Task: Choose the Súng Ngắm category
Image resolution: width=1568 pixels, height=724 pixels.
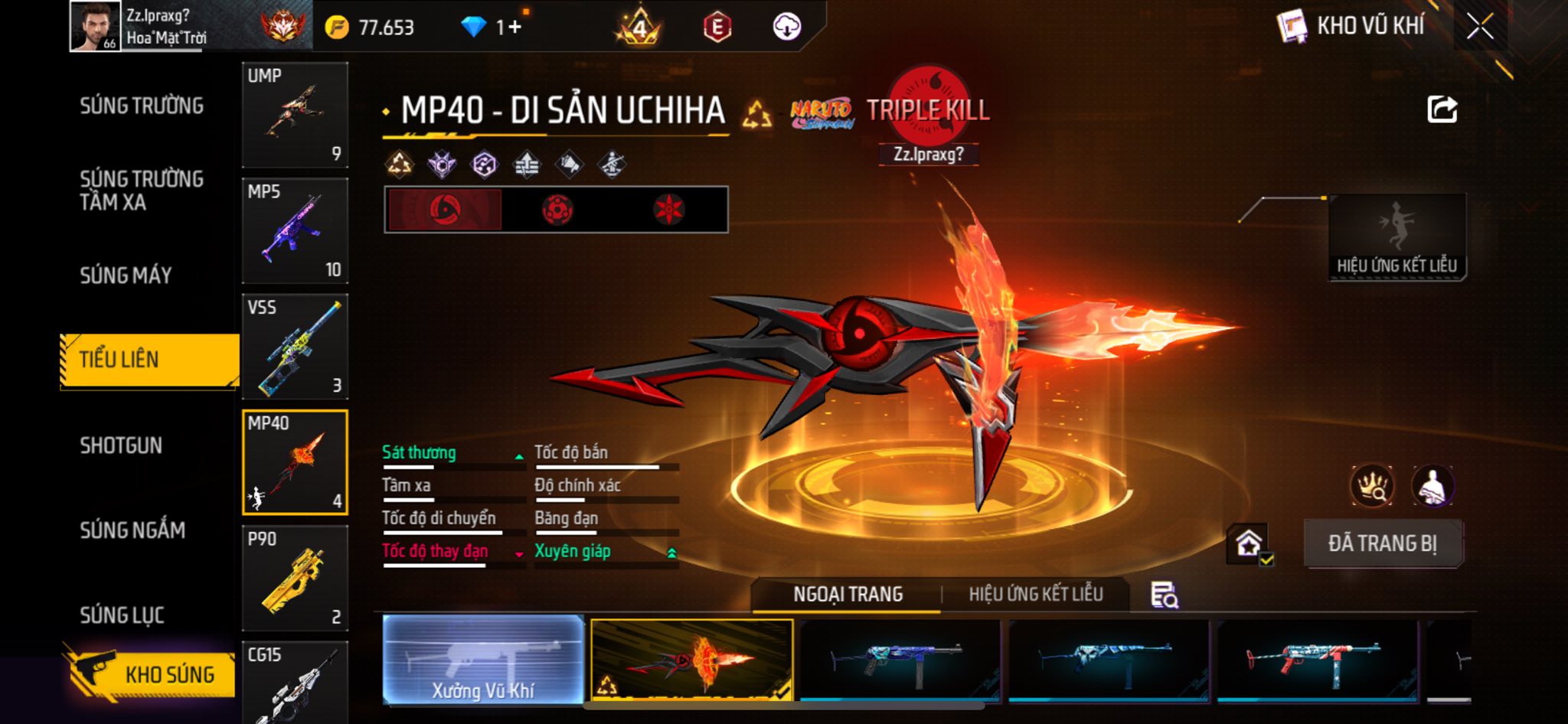Action: point(132,530)
